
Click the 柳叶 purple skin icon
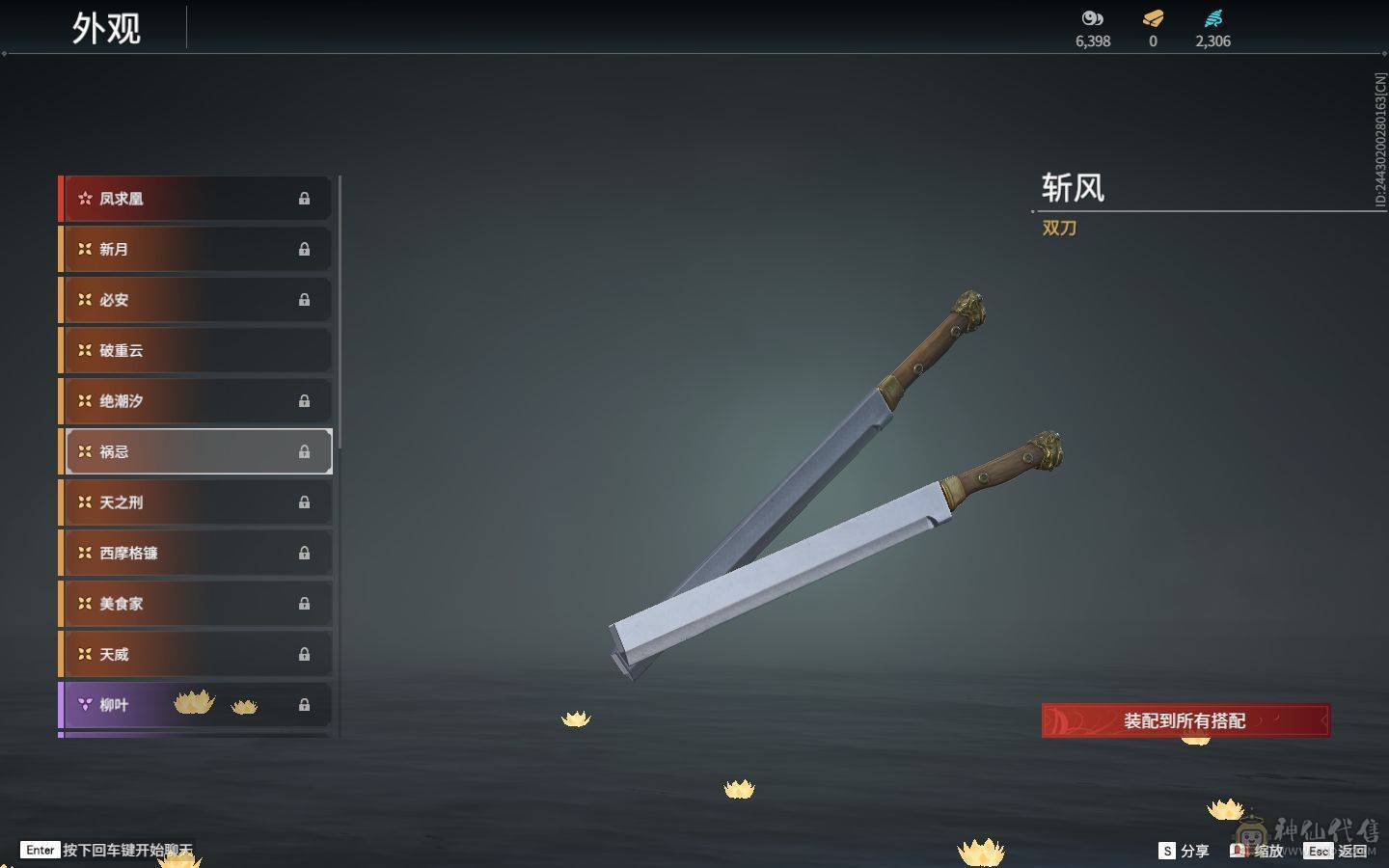pyautogui.click(x=83, y=704)
